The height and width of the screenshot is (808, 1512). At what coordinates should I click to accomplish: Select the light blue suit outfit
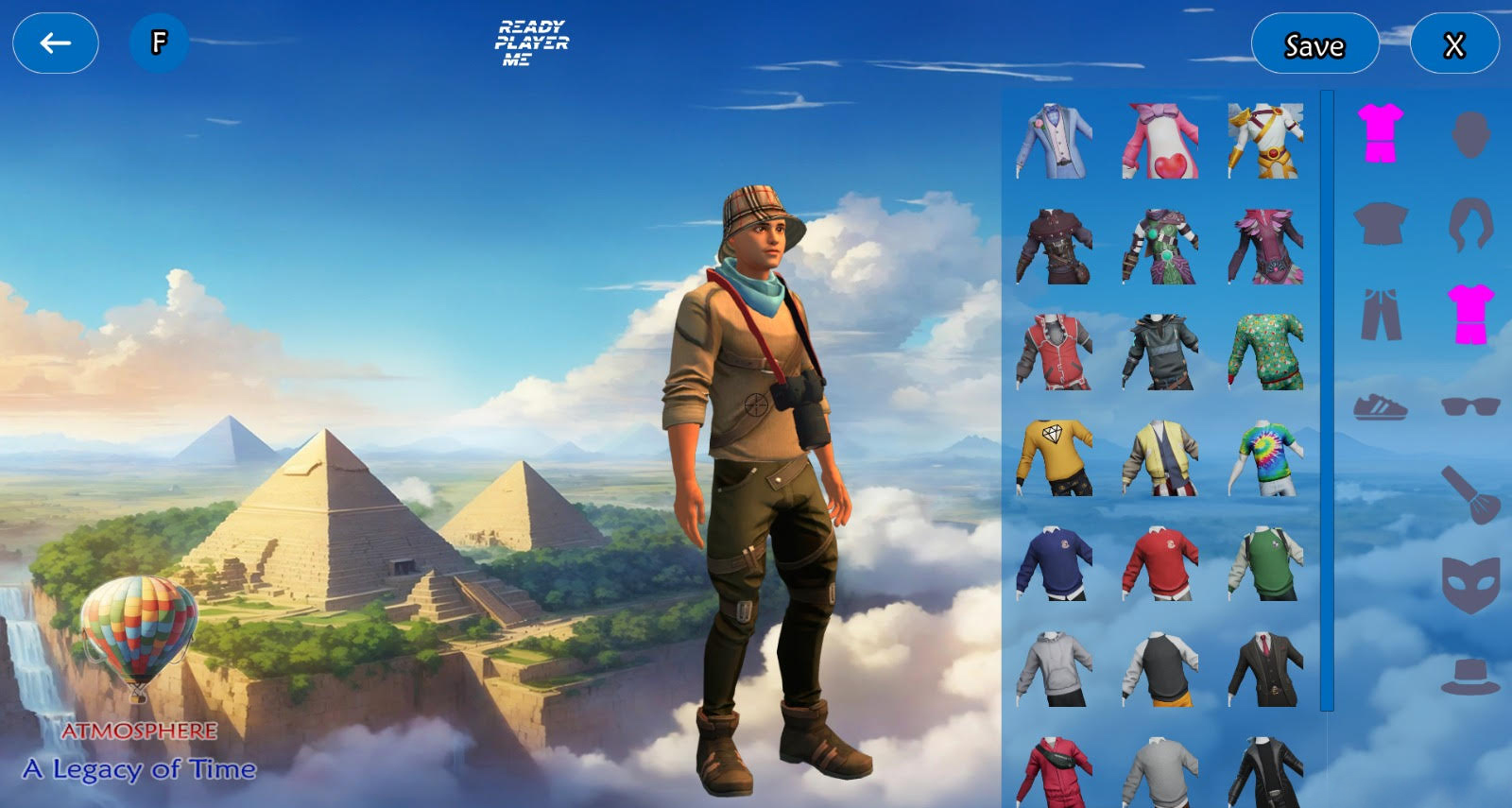[x=1054, y=142]
